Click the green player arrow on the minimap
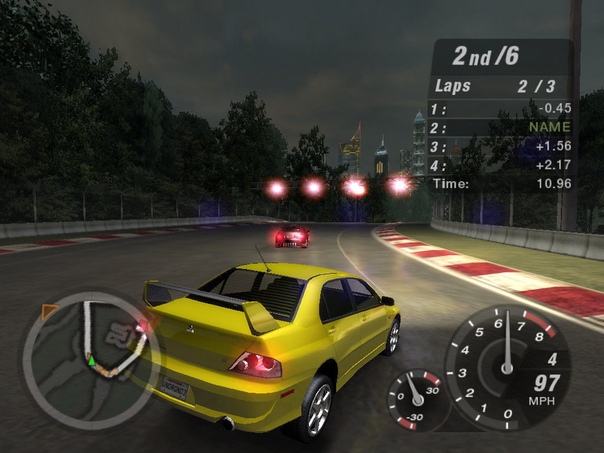Screen dimensions: 604x453 (91, 359)
